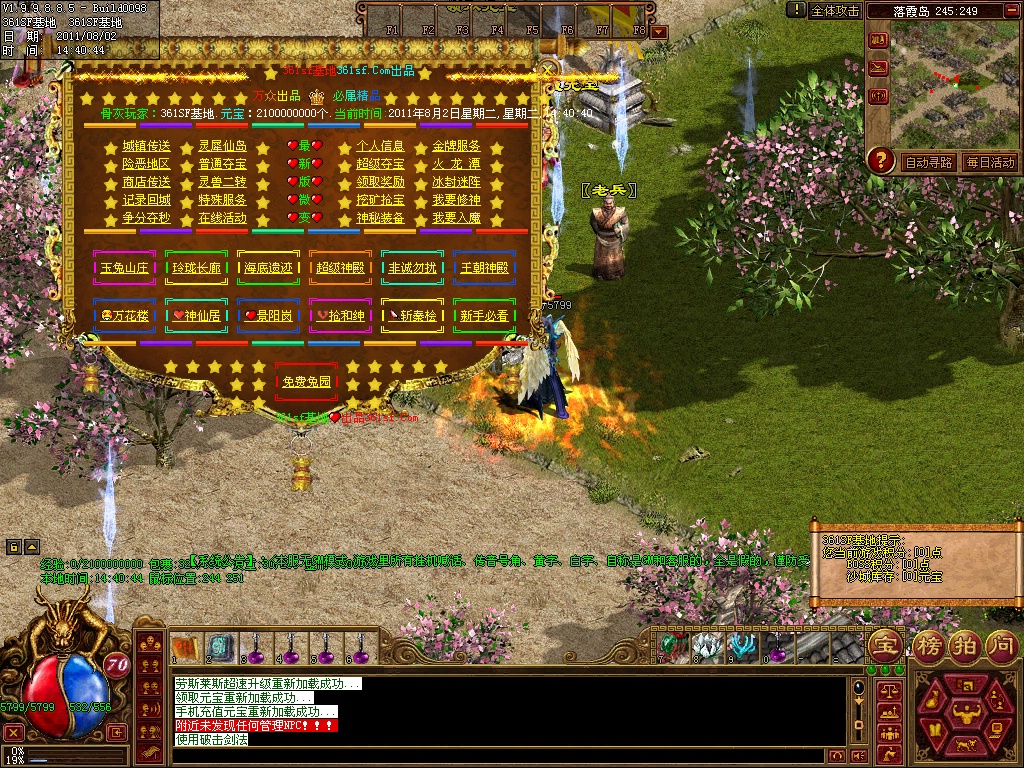Choose the 金牌服务 gold service link
This screenshot has width=1024, height=768.
tap(456, 146)
